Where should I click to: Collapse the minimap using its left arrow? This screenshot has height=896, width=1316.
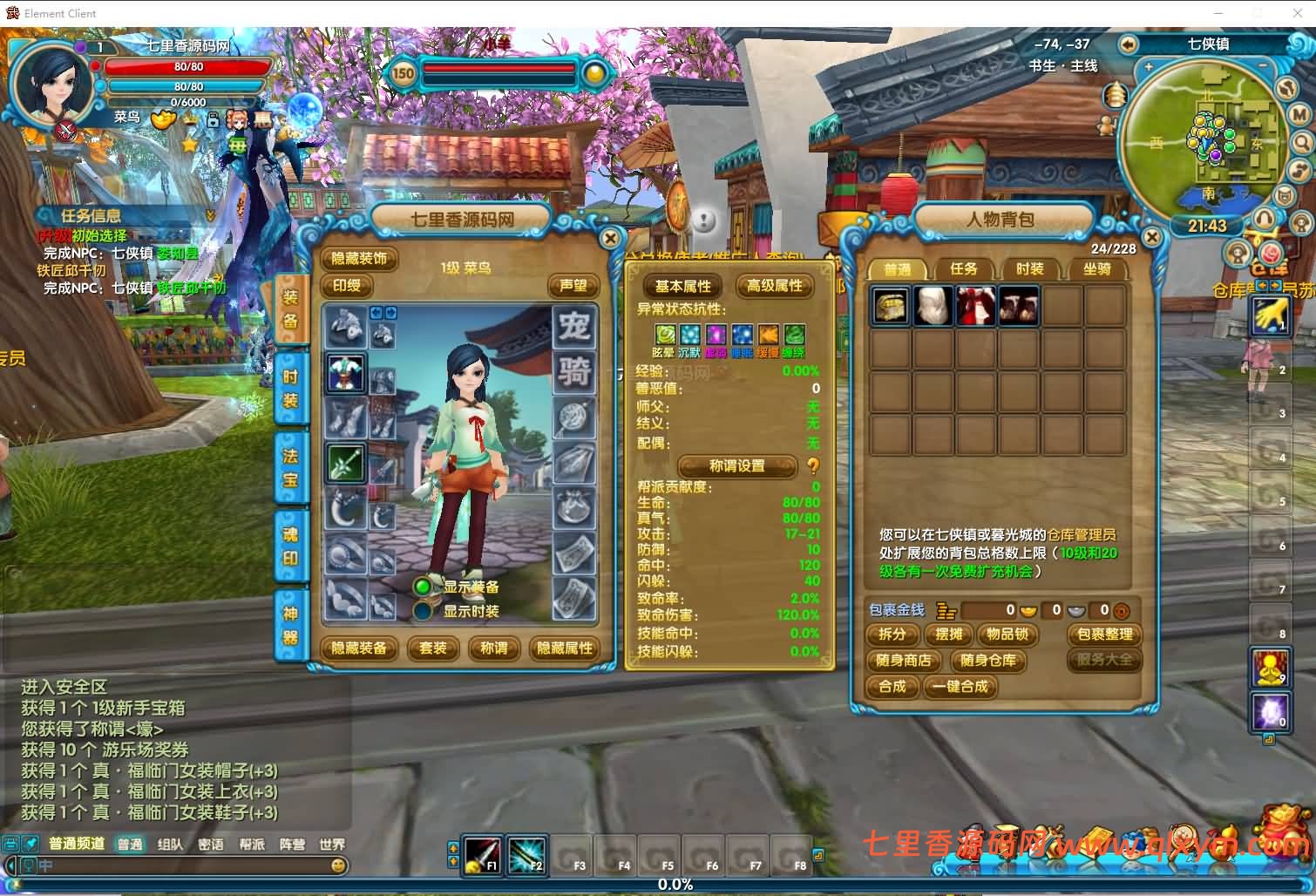click(x=1130, y=44)
